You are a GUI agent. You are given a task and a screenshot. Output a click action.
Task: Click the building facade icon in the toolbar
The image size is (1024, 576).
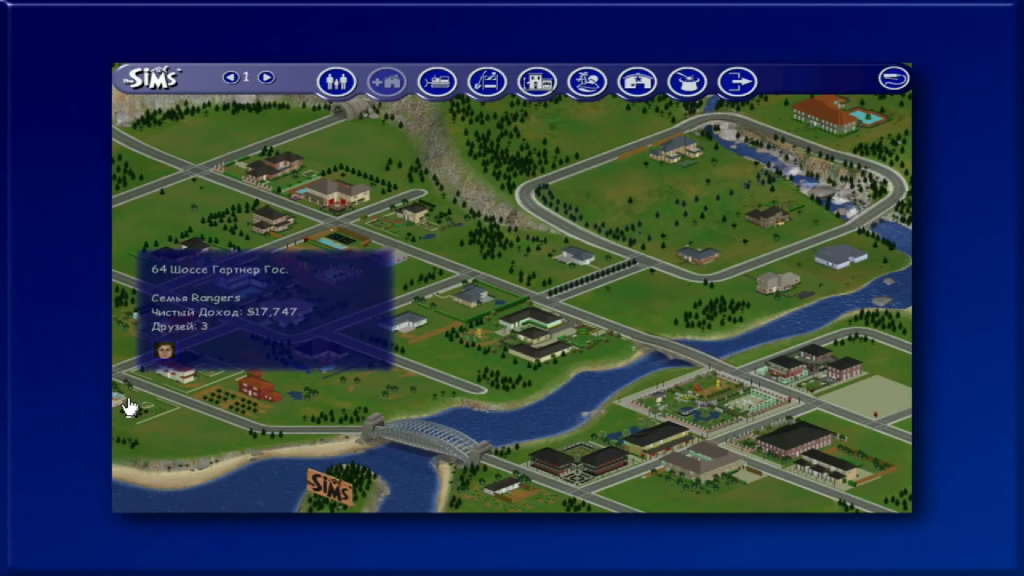click(x=537, y=82)
